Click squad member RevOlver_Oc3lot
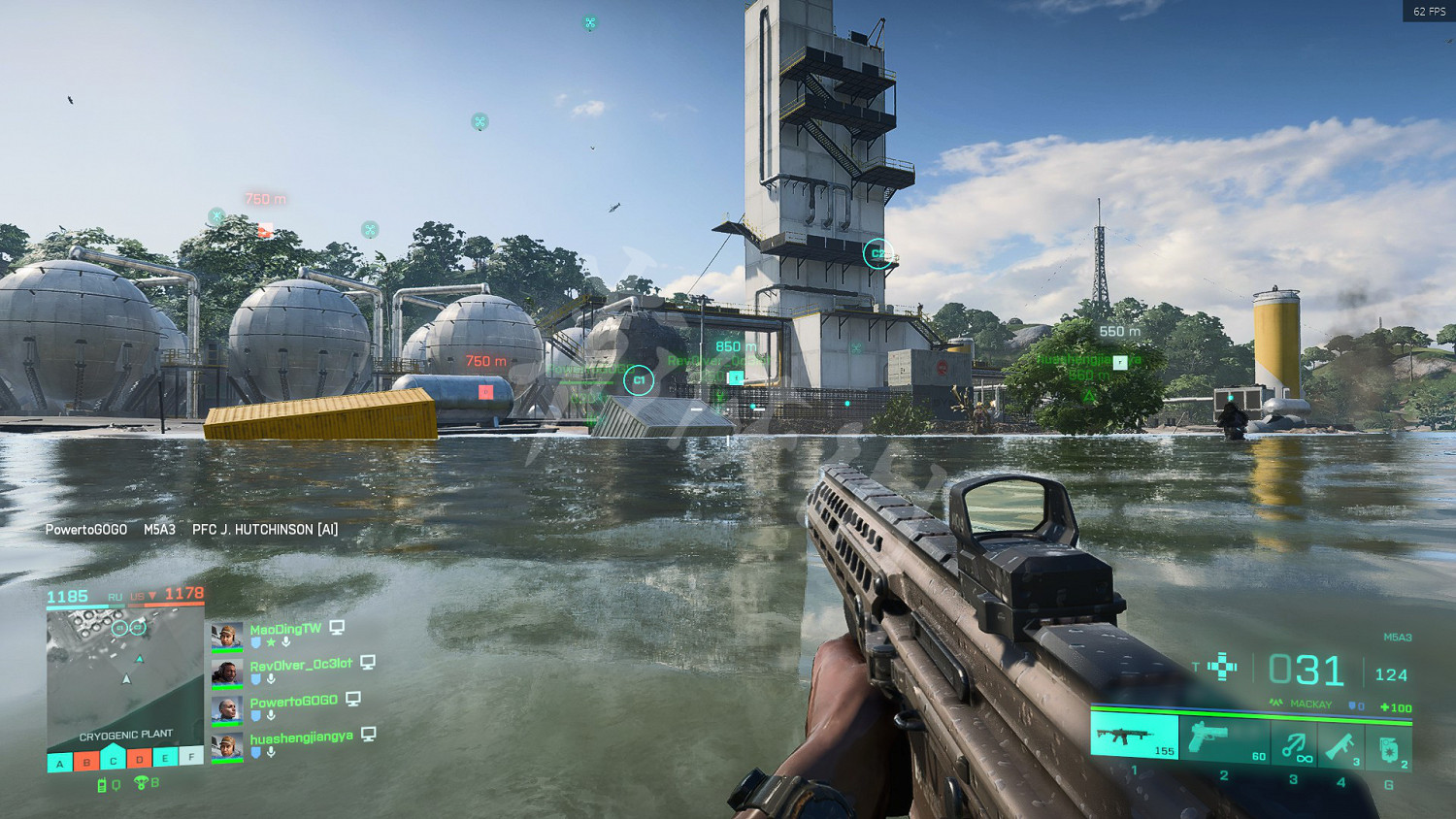 coord(301,666)
